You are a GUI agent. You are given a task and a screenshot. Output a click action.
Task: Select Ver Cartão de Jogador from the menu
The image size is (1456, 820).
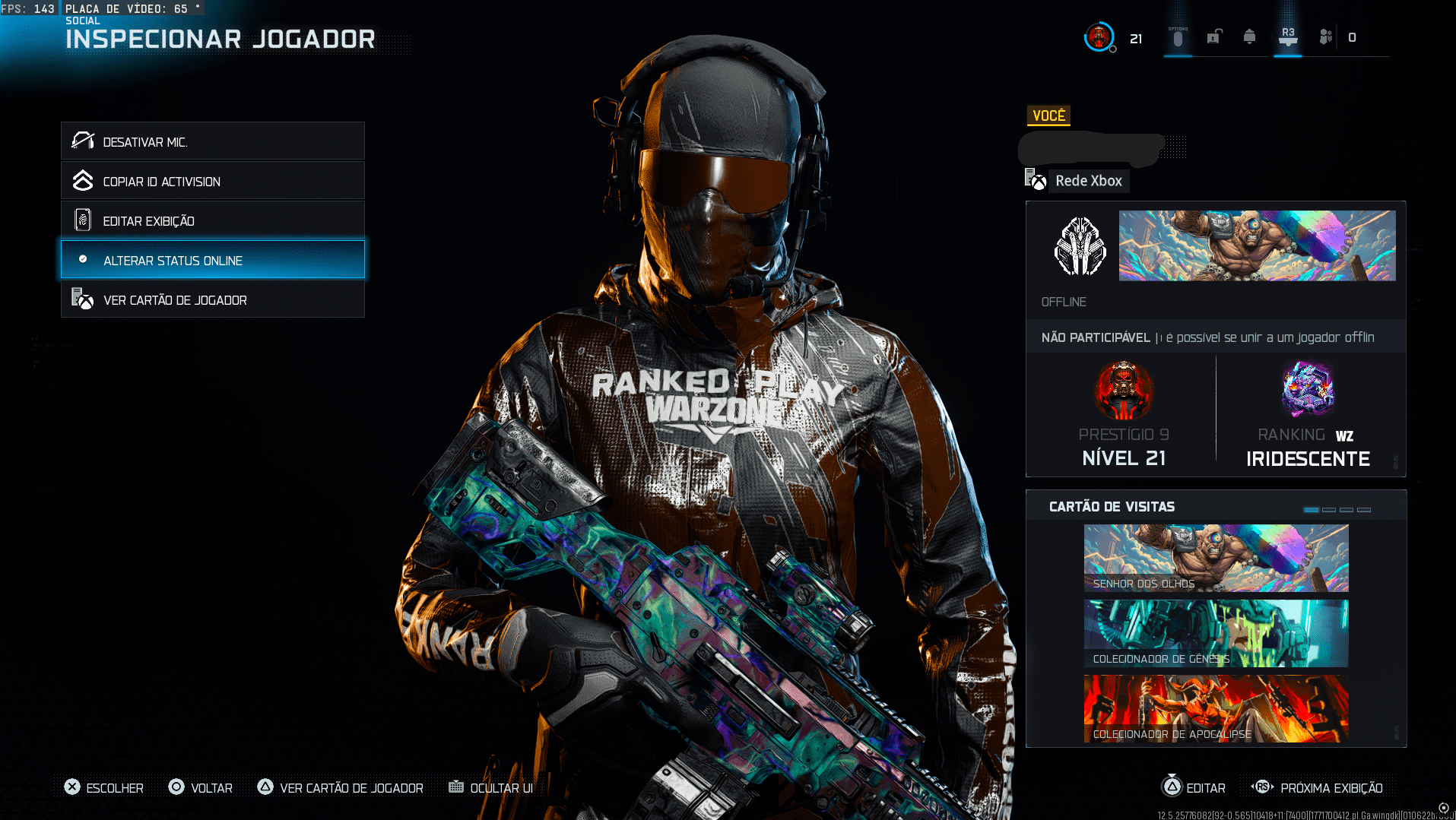click(x=212, y=299)
